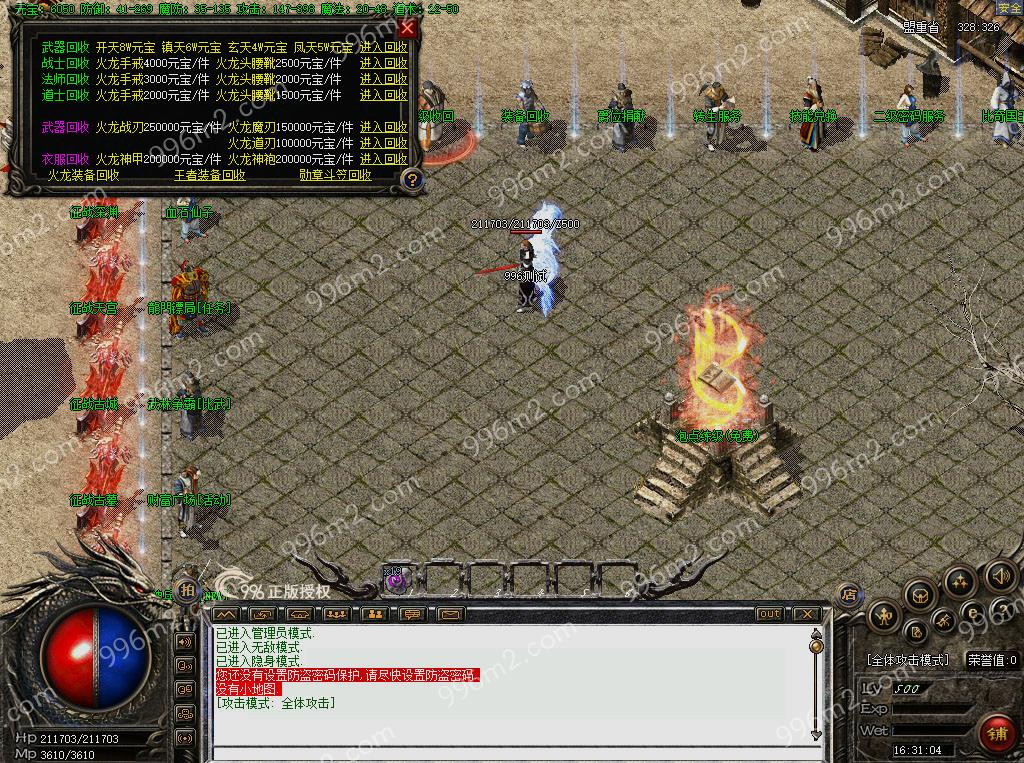Viewport: 1024px width, 763px height.
Task: Click the red 铺 shop button
Action: [x=996, y=733]
